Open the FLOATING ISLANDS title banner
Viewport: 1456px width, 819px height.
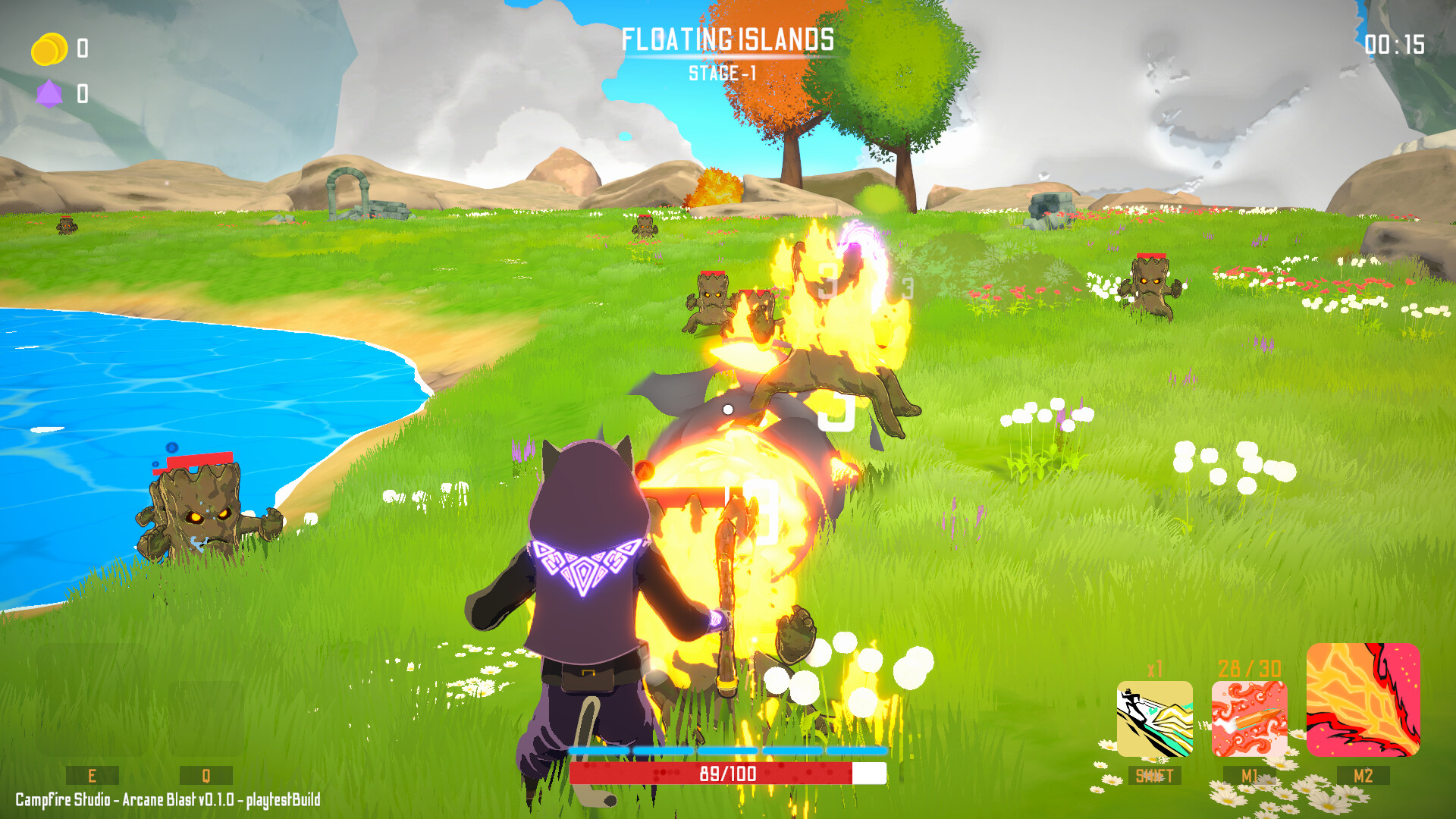coord(728,36)
